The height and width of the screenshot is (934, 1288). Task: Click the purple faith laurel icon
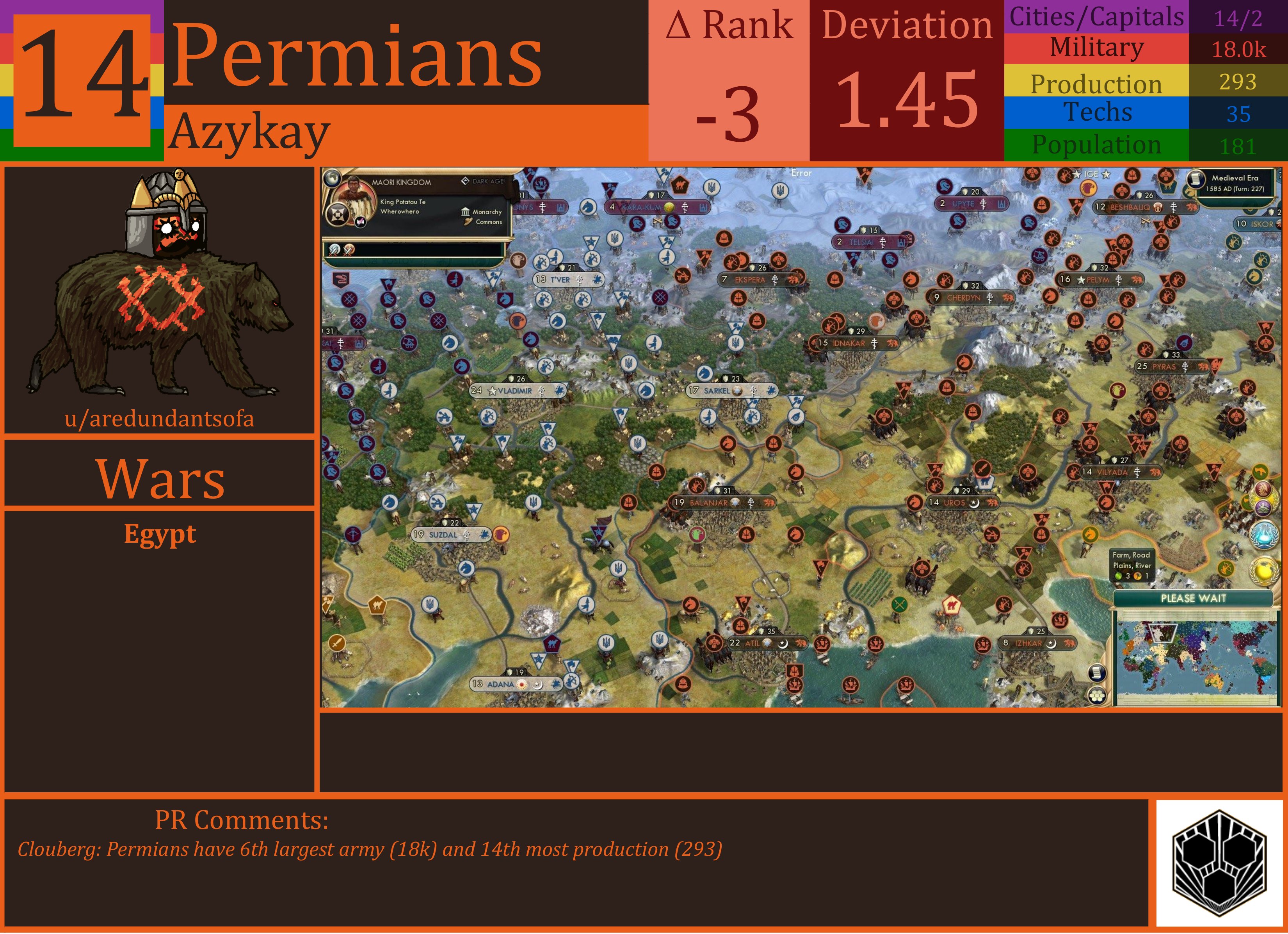[x=1263, y=508]
